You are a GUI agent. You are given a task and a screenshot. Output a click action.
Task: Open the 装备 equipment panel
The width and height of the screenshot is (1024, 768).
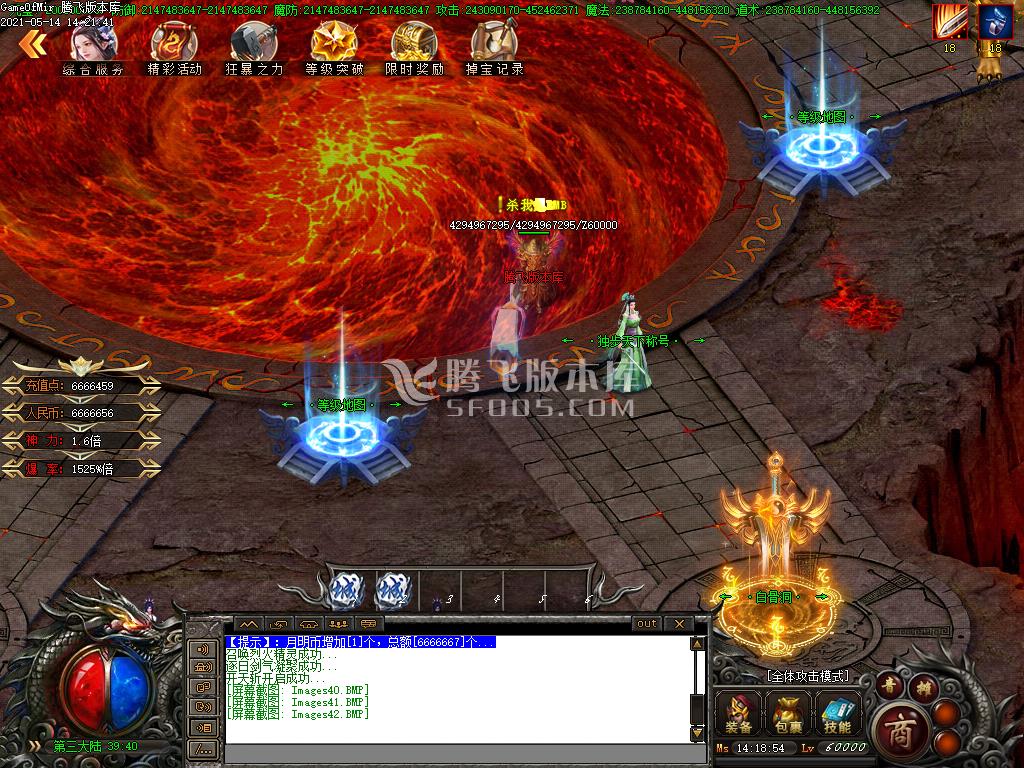point(741,714)
